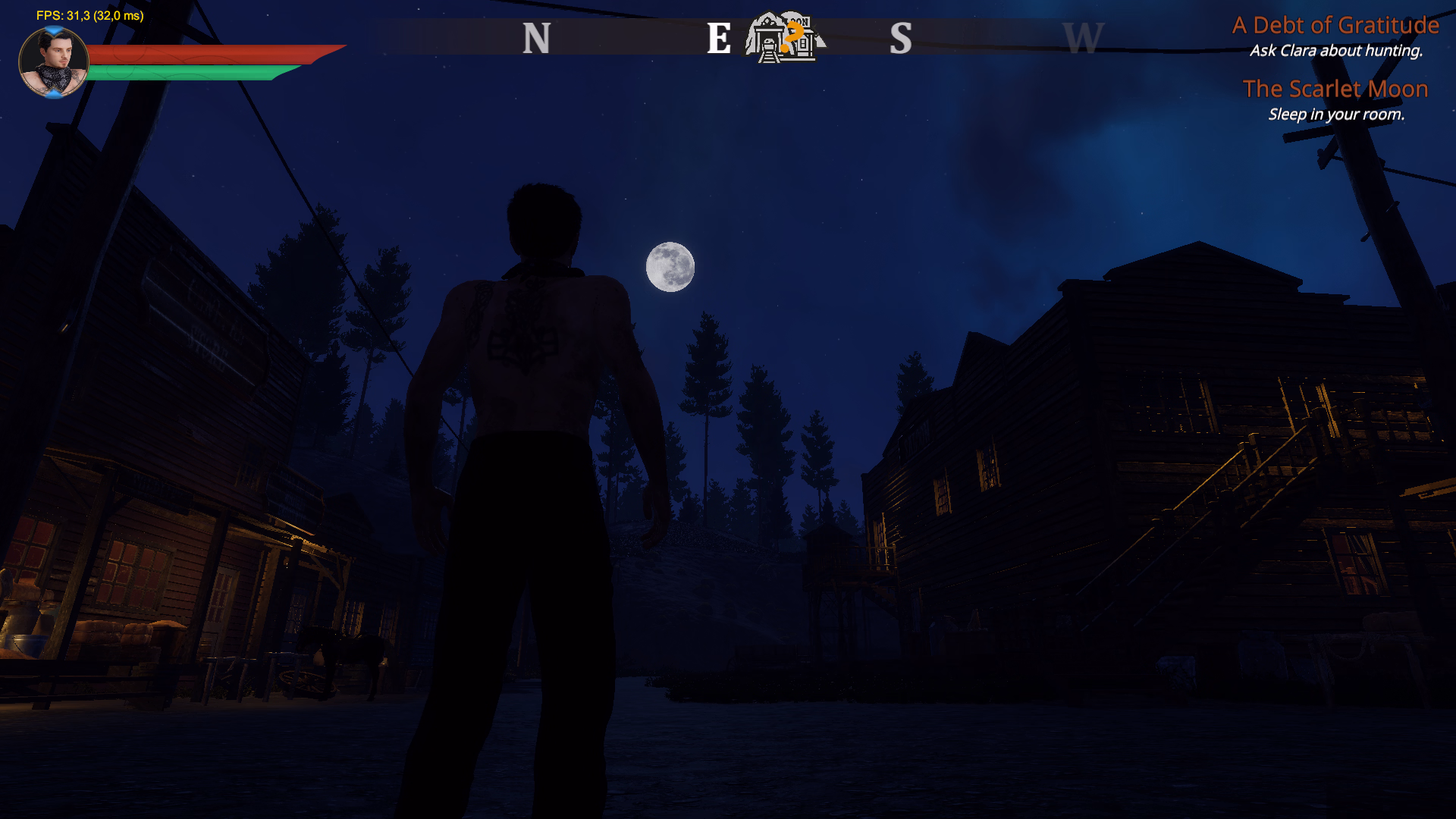
Task: Open The Scarlet Moon quest entry
Action: (1335, 89)
